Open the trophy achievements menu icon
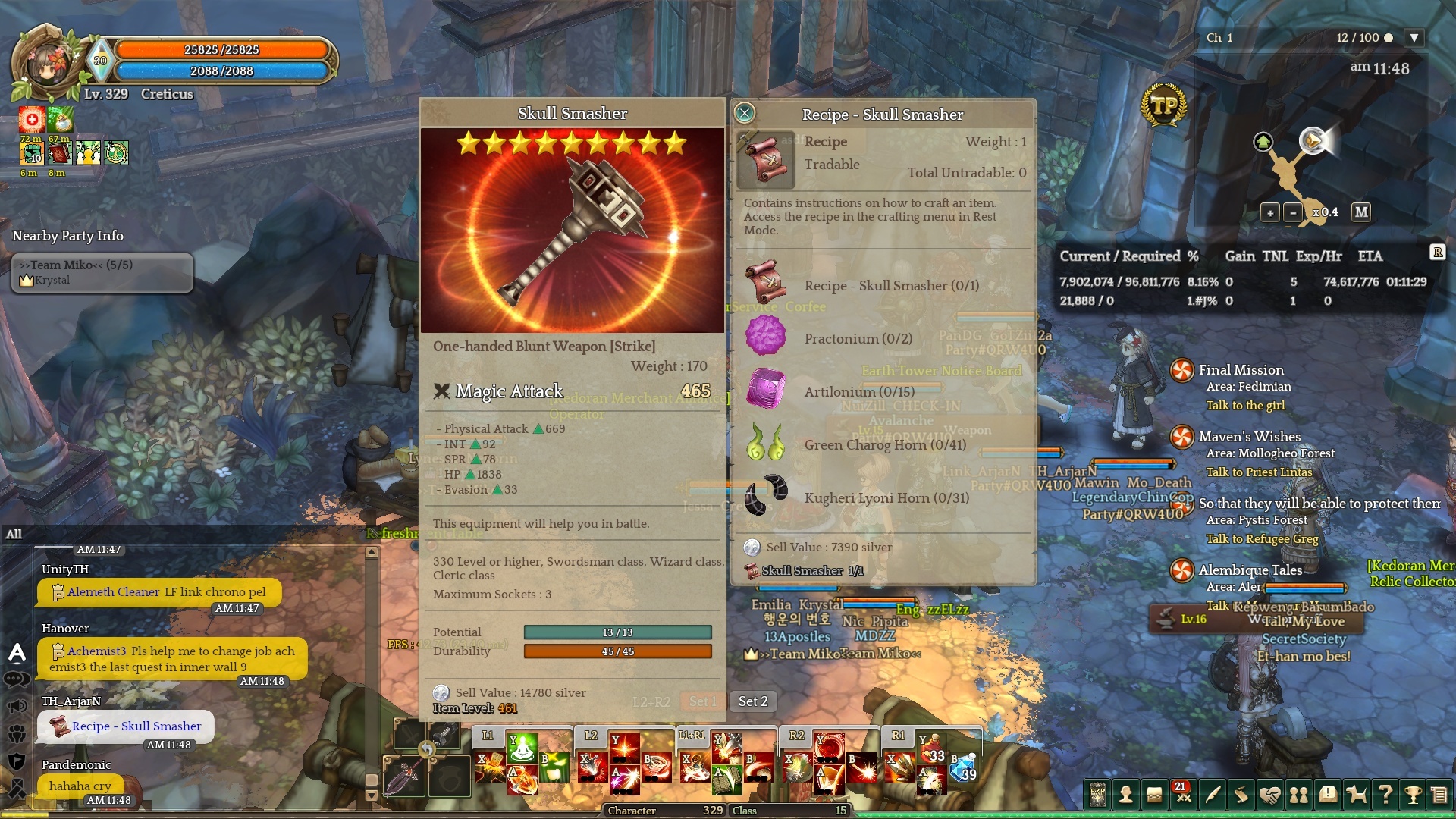Image resolution: width=1456 pixels, height=819 pixels. (1412, 795)
